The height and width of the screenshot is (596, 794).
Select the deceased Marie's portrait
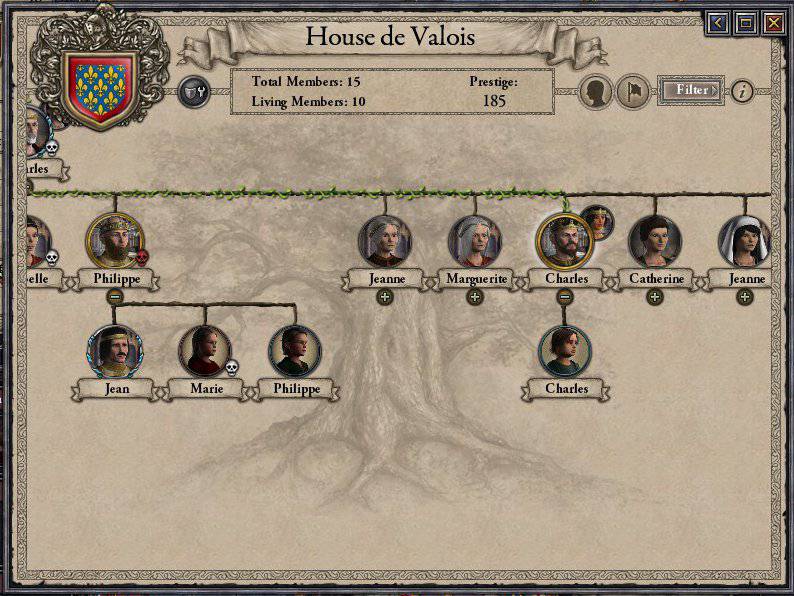[x=204, y=351]
